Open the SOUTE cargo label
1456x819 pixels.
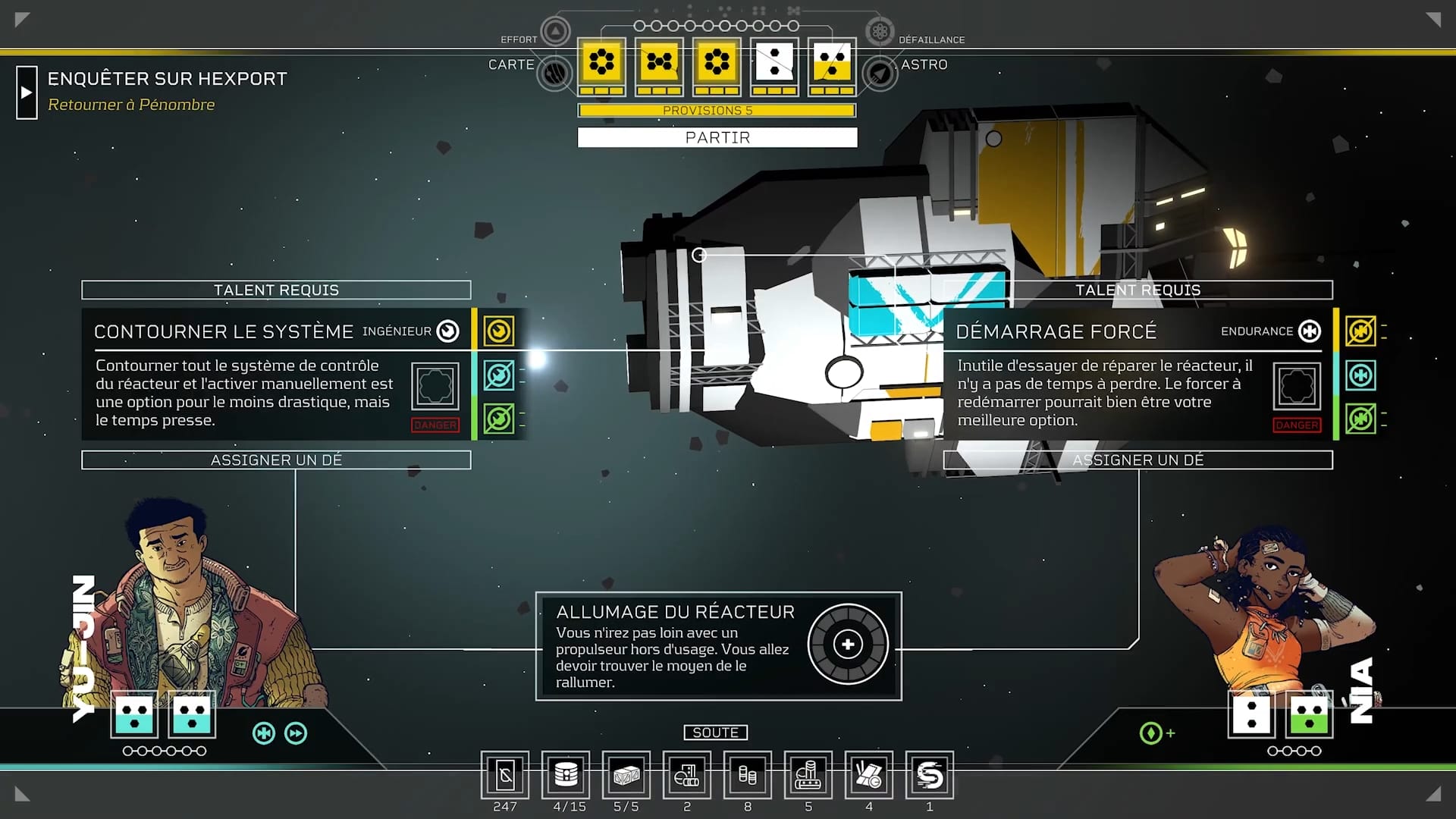[715, 733]
